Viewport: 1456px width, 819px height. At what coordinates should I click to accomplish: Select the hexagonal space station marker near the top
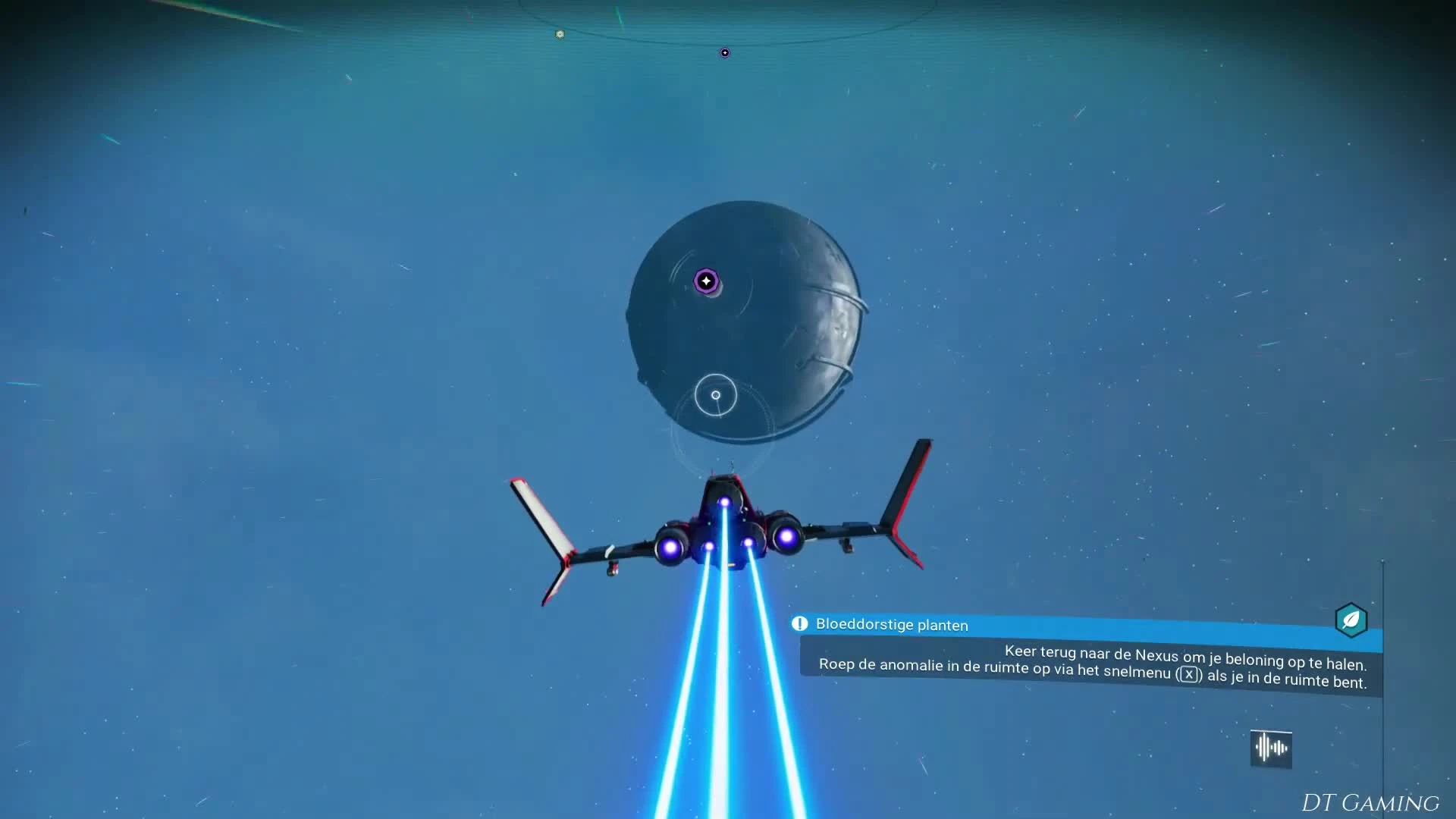point(560,34)
